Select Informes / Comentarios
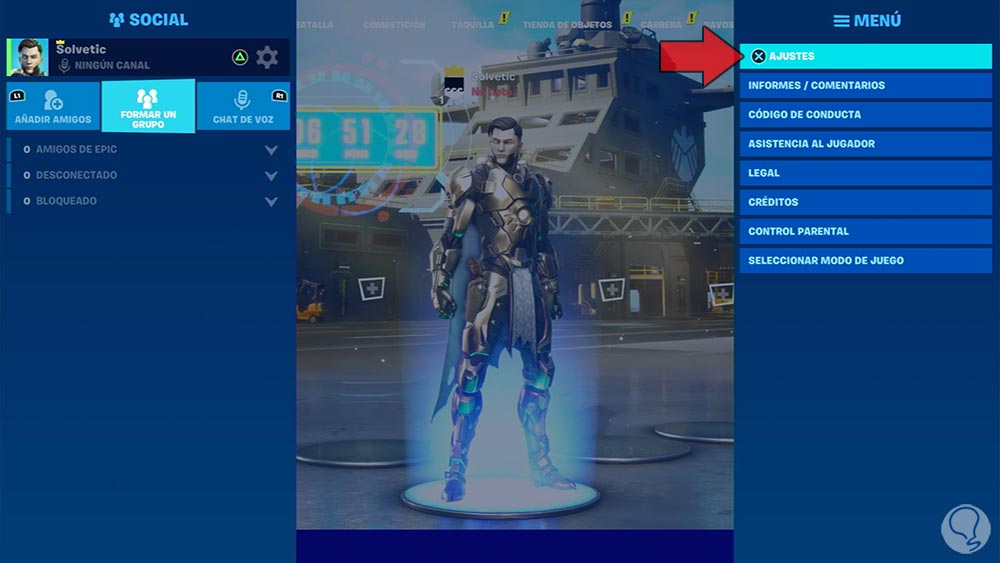 click(865, 85)
